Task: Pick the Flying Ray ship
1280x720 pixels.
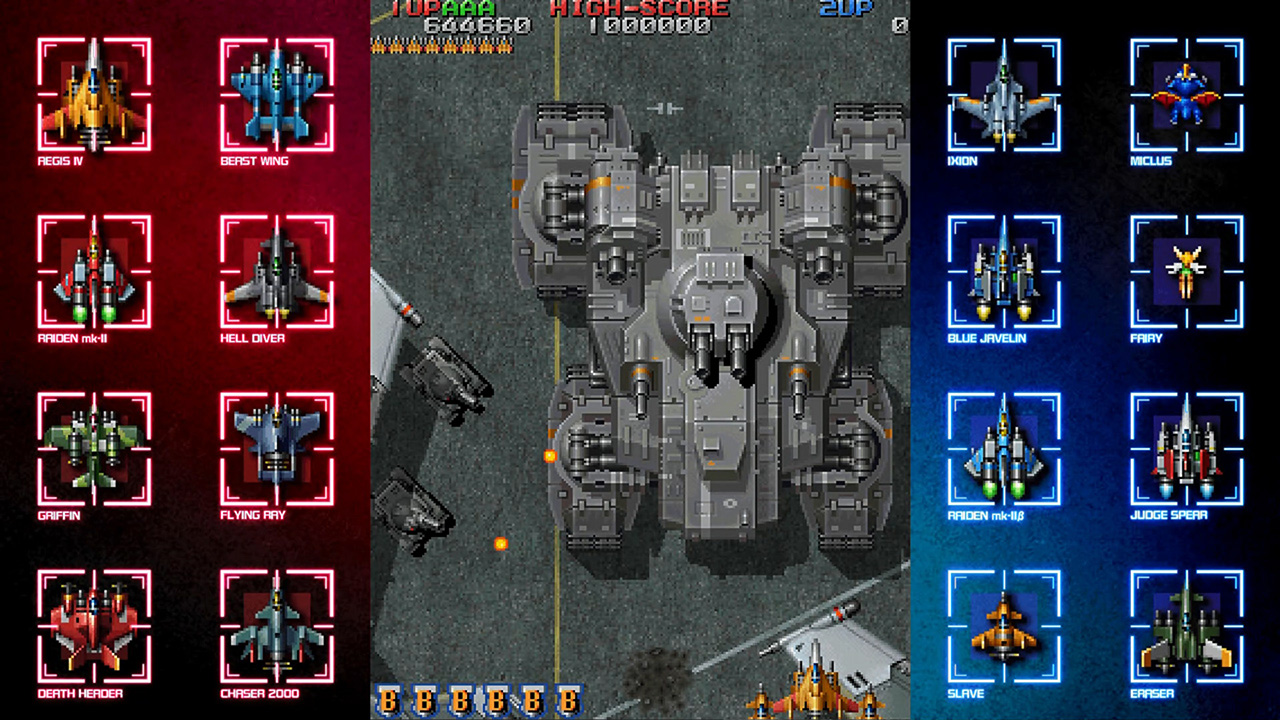Action: (276, 448)
